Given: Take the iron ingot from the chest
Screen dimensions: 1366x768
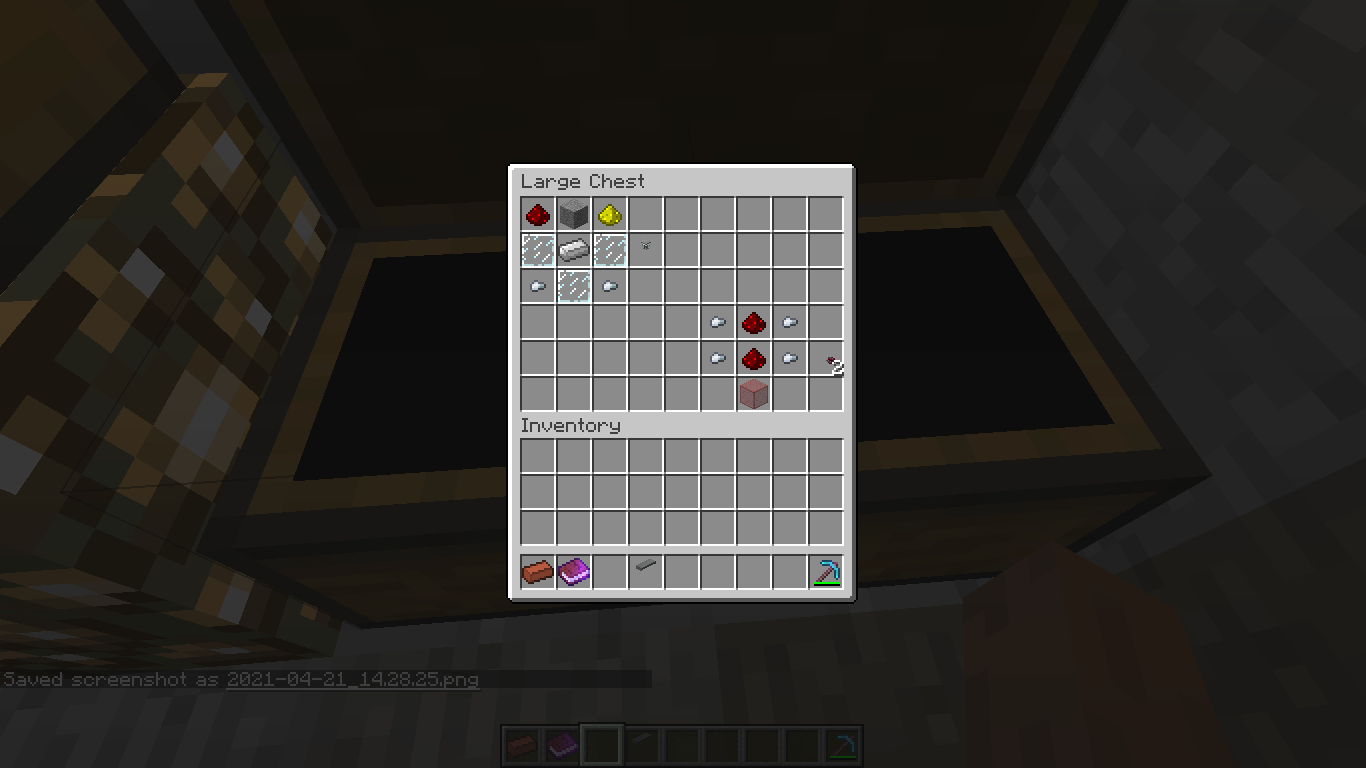Looking at the screenshot, I should coord(574,250).
